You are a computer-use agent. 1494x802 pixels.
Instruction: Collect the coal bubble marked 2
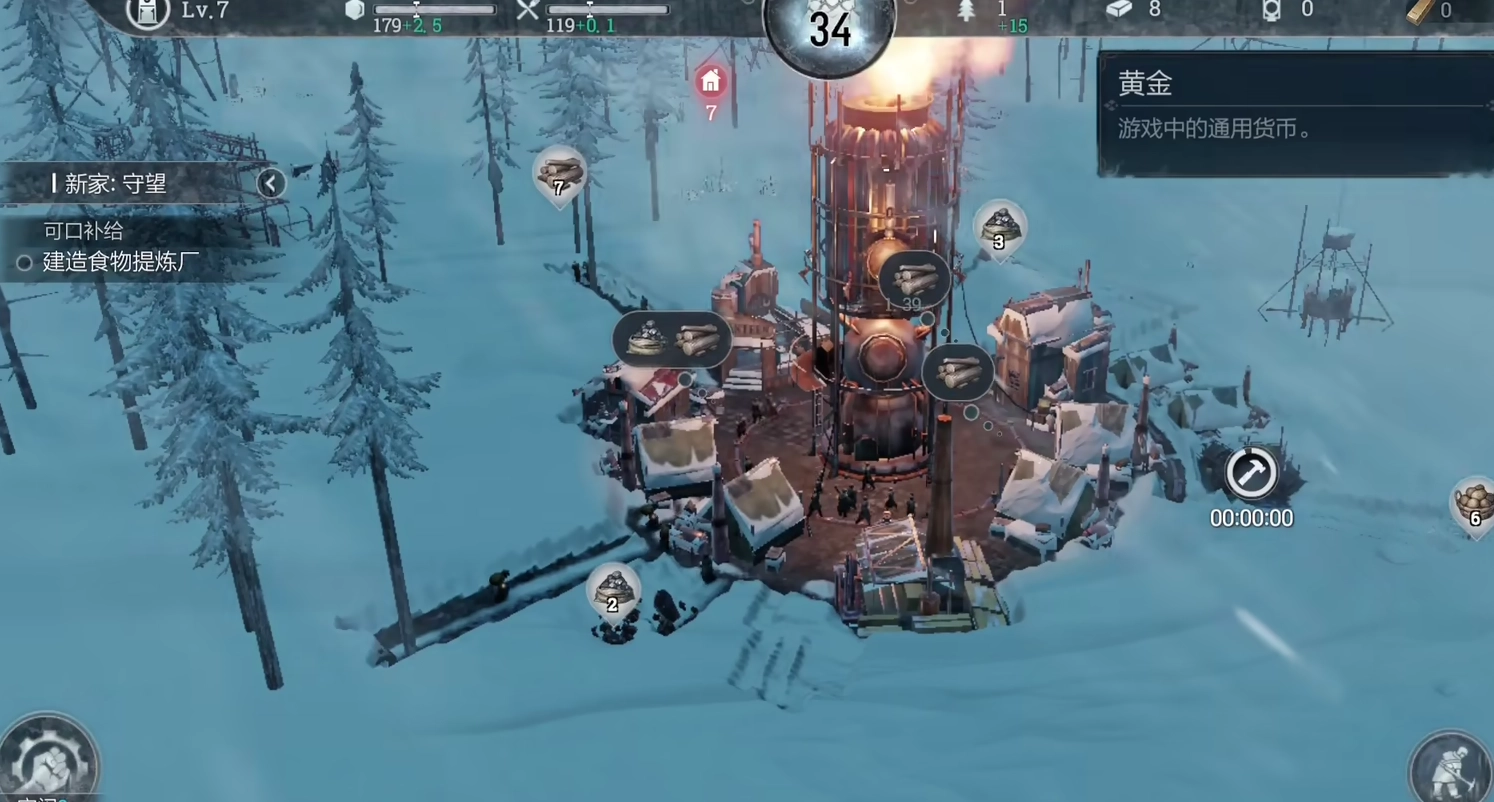tap(613, 591)
